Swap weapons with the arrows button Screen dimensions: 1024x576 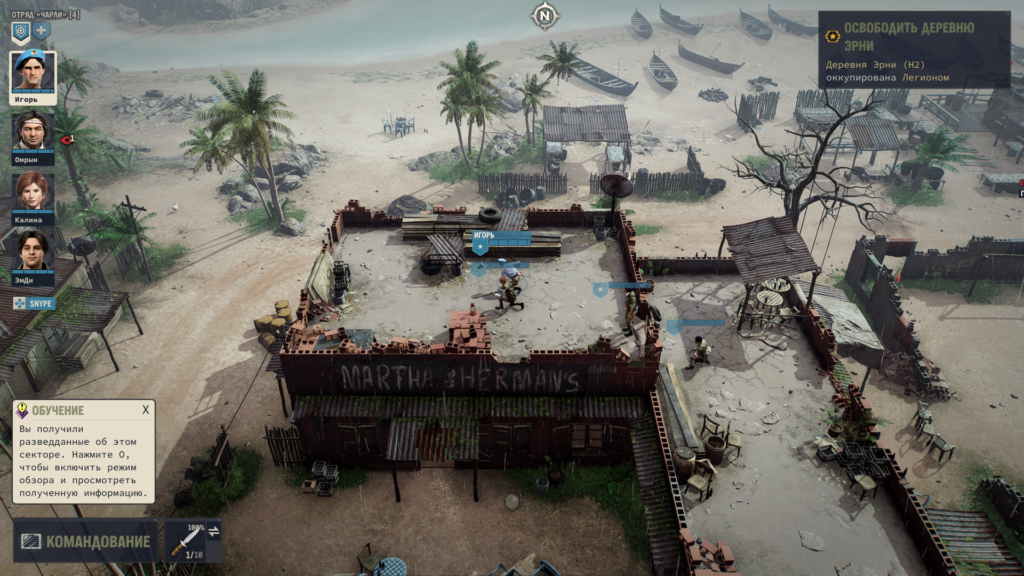213,530
